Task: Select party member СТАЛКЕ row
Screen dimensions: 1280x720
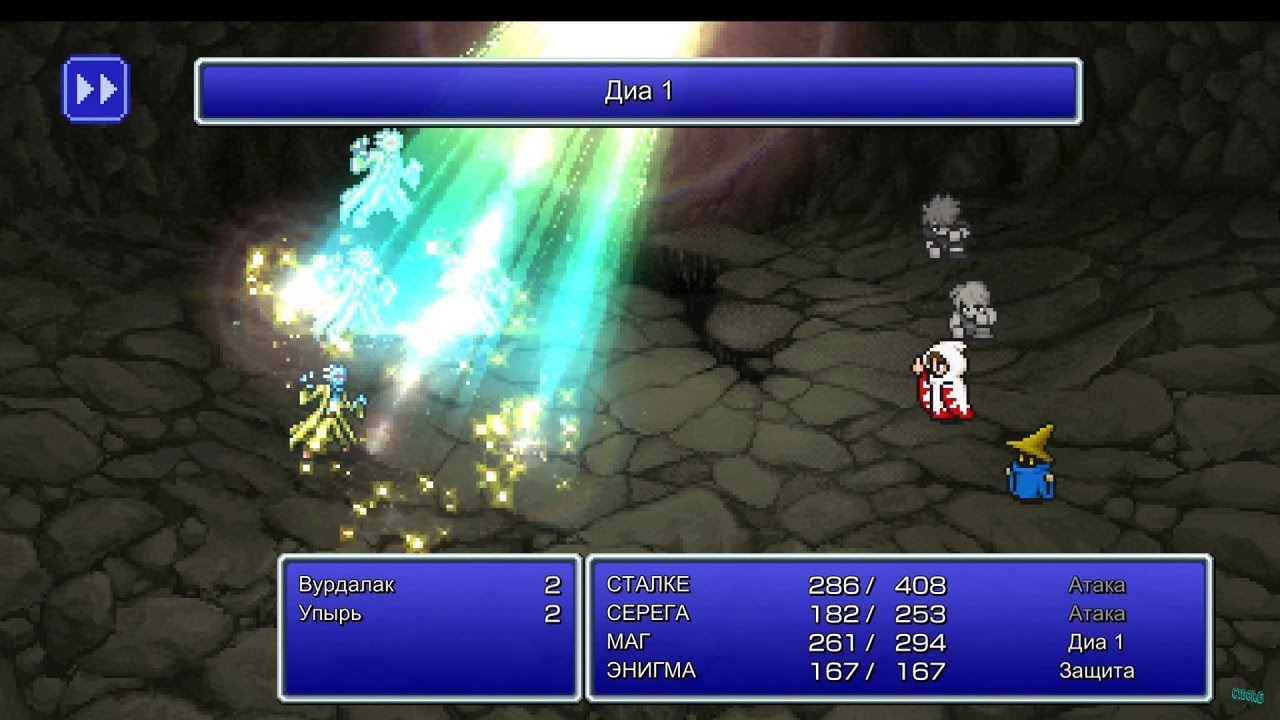Action: [648, 585]
